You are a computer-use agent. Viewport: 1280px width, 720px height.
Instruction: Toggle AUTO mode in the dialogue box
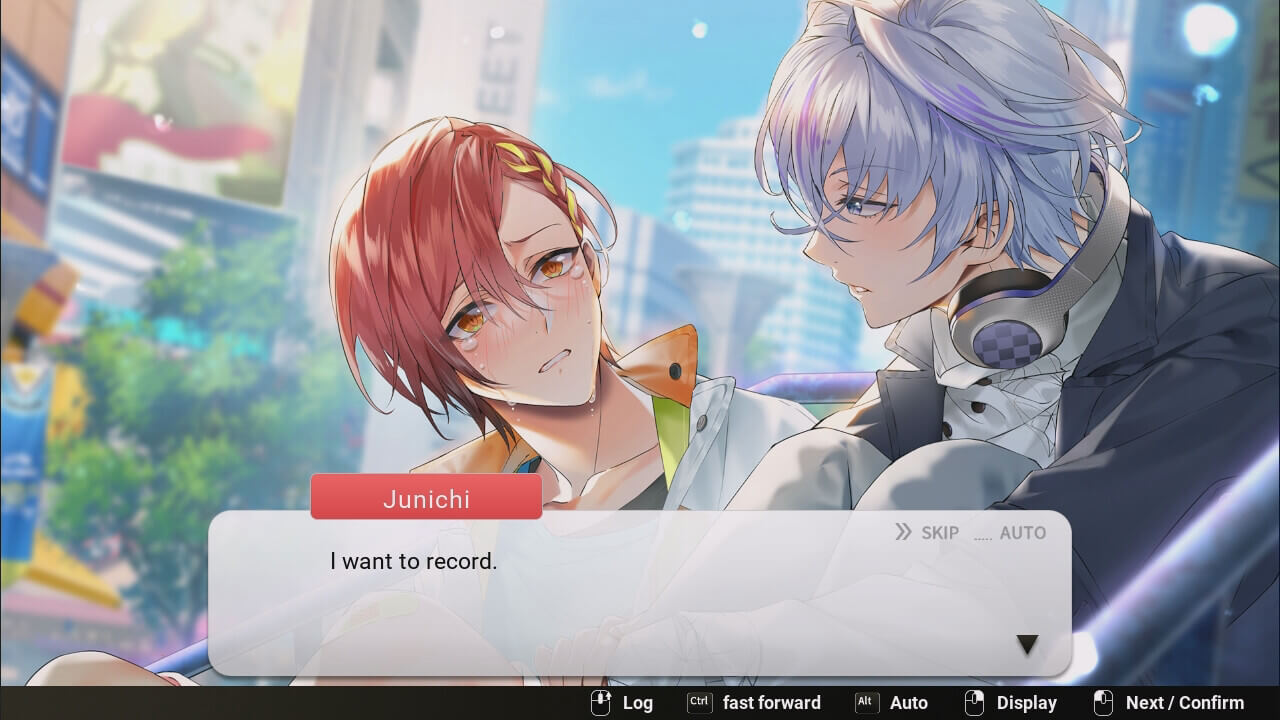(1010, 533)
